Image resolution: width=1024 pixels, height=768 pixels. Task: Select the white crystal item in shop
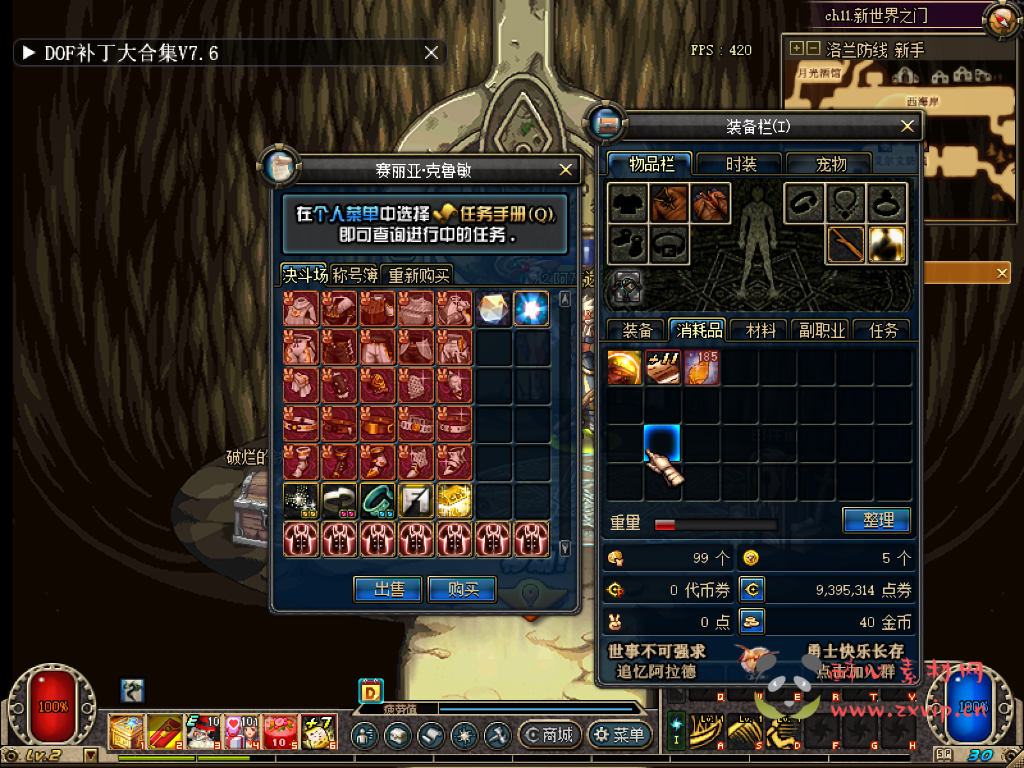point(493,309)
